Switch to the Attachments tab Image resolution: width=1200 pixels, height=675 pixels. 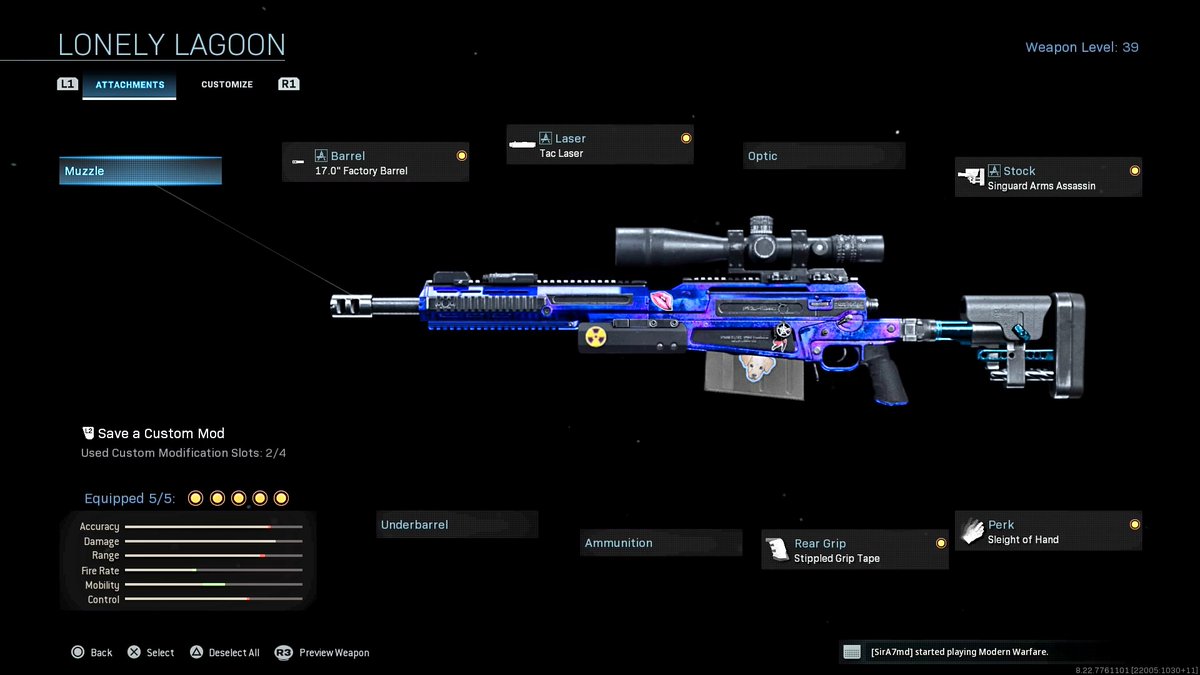tap(130, 85)
